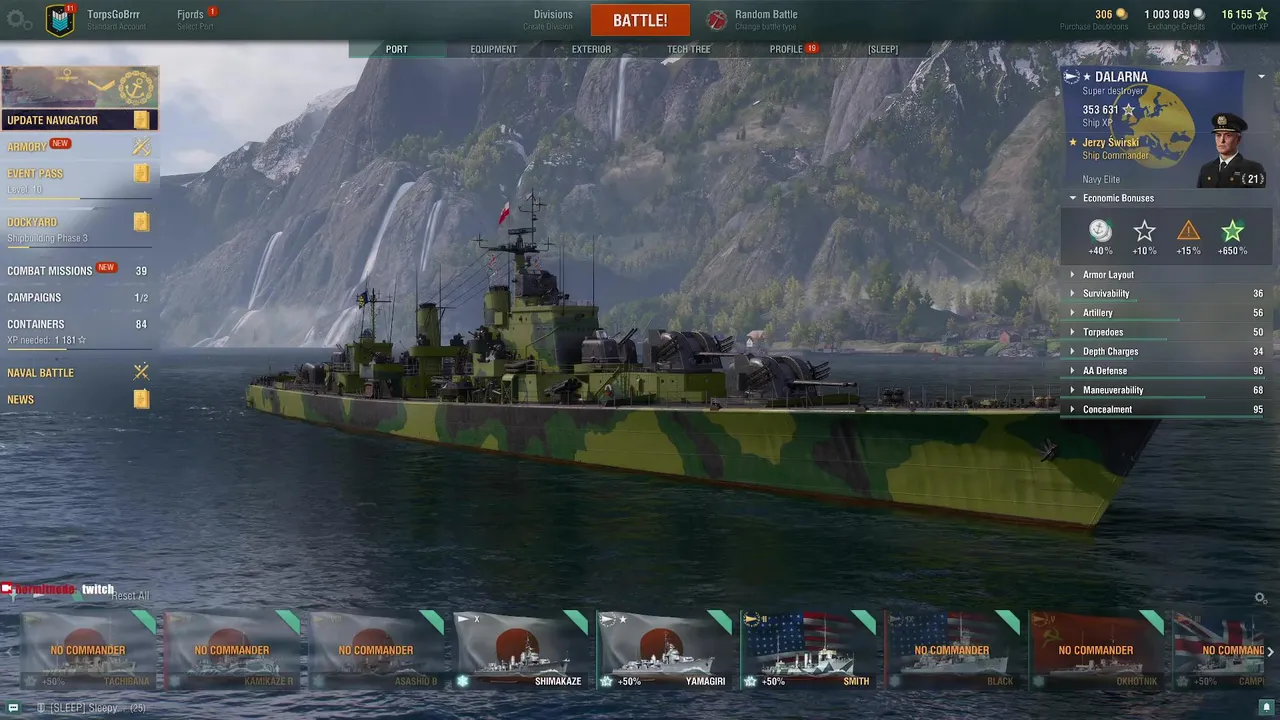Screen dimensions: 1280x720
Task: Start the match with the BATTLE! button
Action: [x=640, y=20]
